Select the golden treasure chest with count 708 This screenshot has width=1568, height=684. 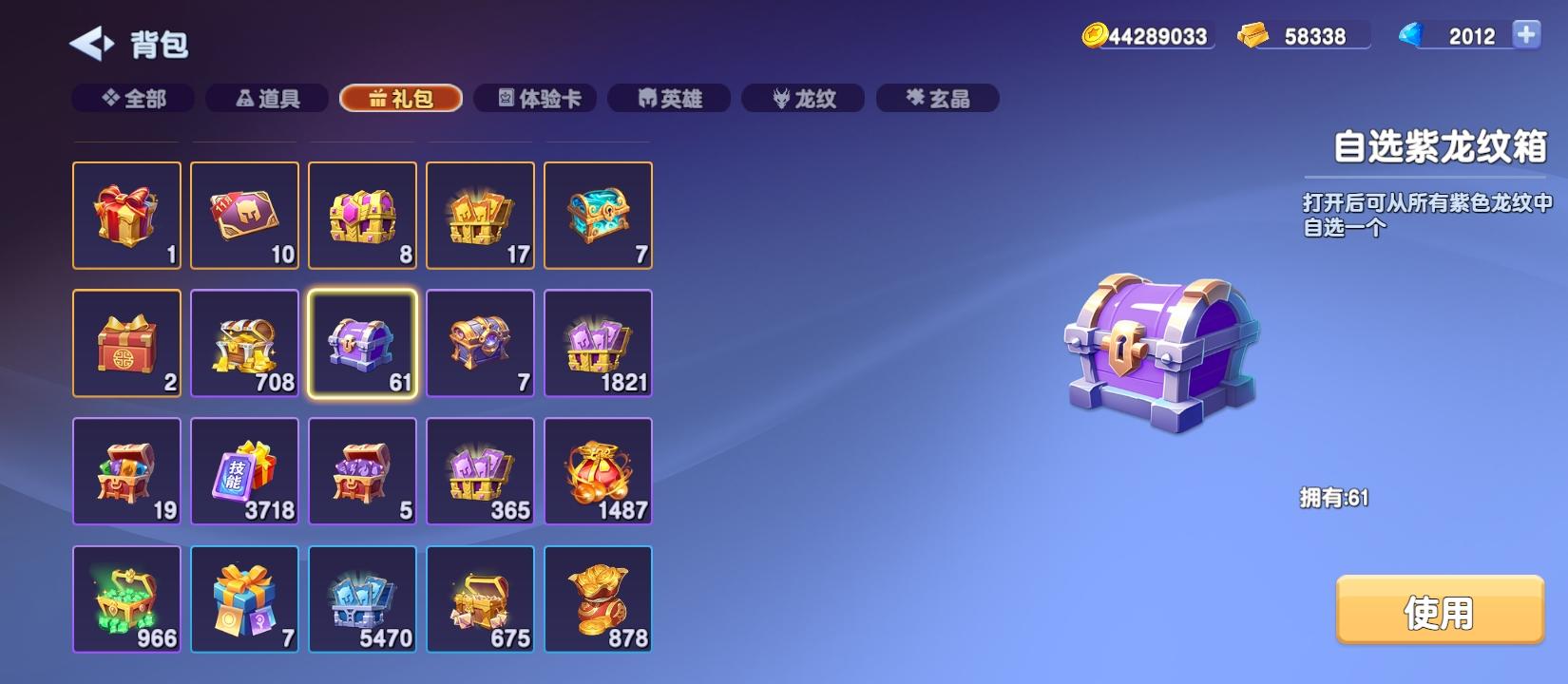click(244, 342)
